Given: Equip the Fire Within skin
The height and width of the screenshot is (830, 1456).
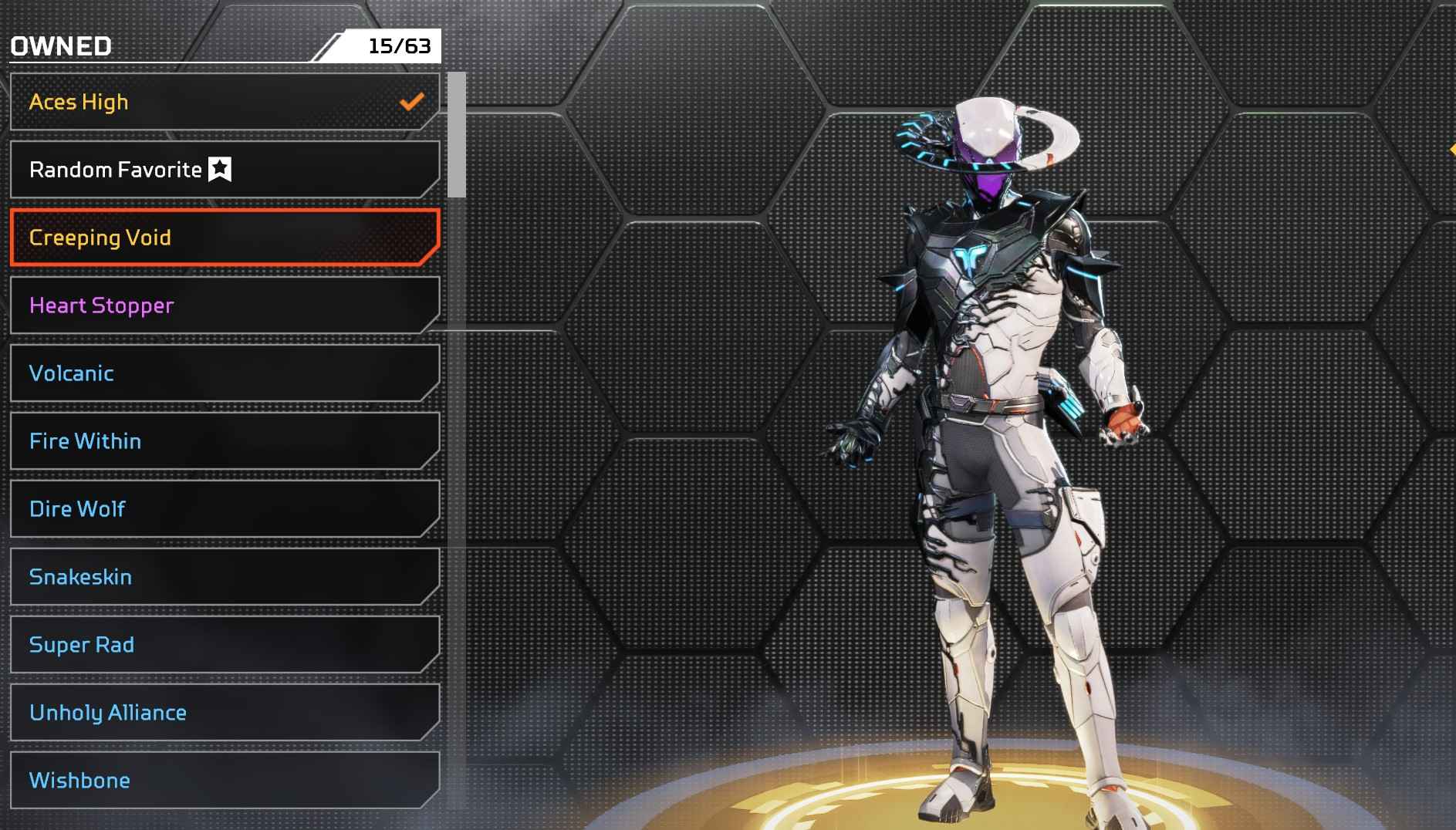Looking at the screenshot, I should (x=224, y=441).
